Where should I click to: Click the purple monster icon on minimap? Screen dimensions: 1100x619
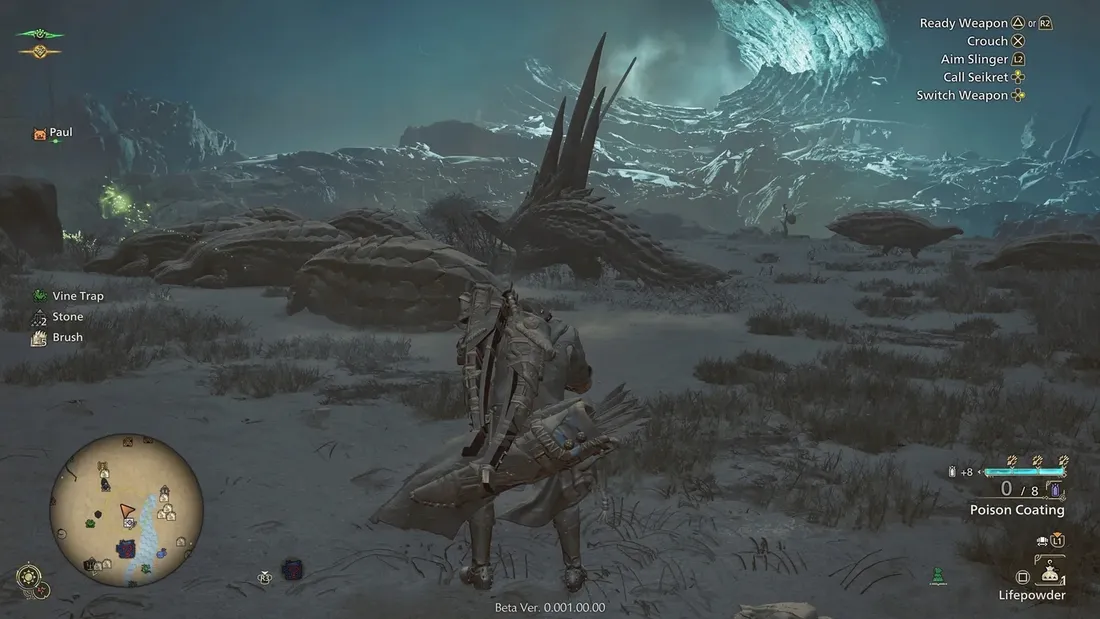point(128,548)
